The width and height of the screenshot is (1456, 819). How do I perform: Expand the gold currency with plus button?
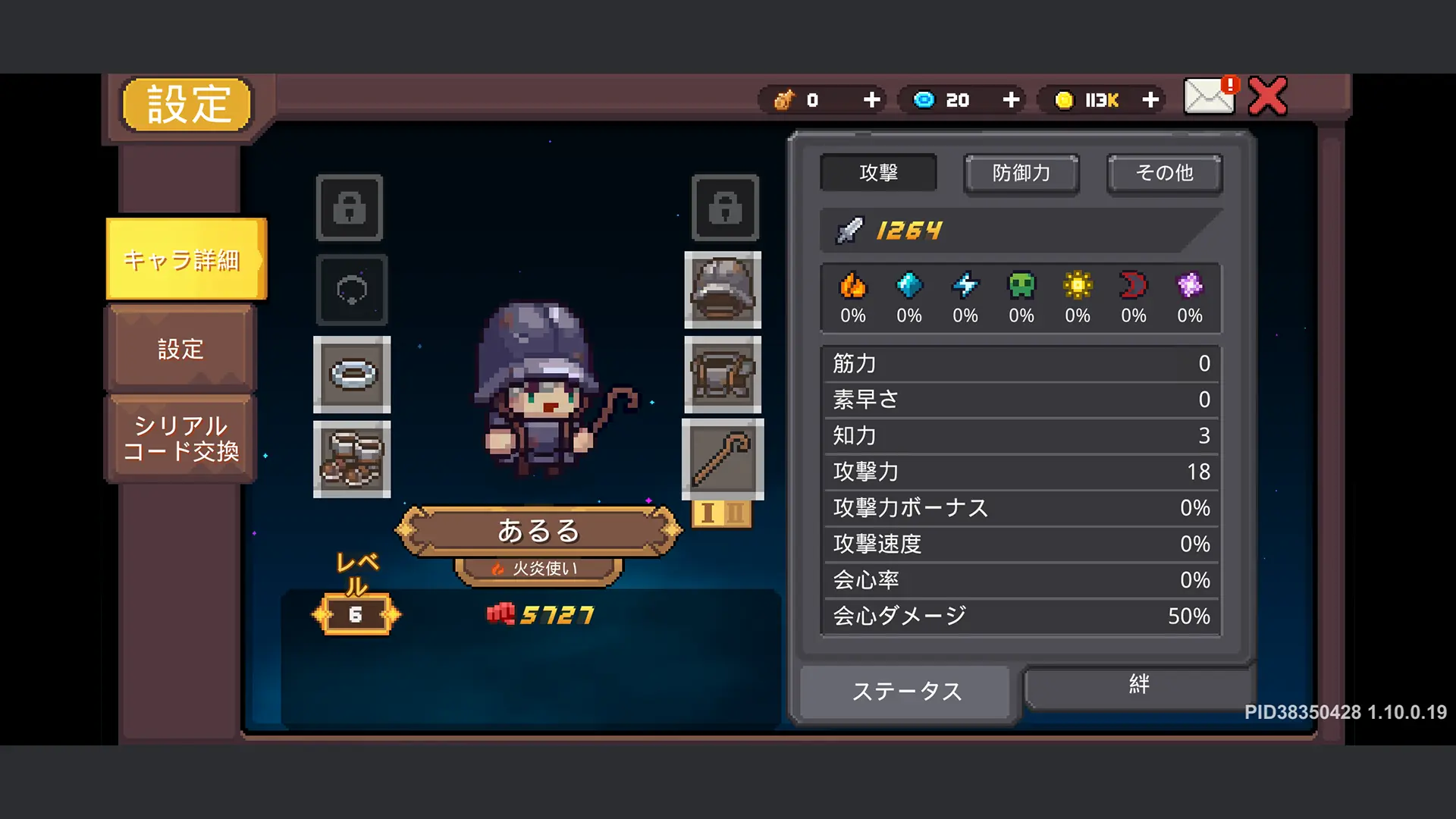pos(1150,99)
